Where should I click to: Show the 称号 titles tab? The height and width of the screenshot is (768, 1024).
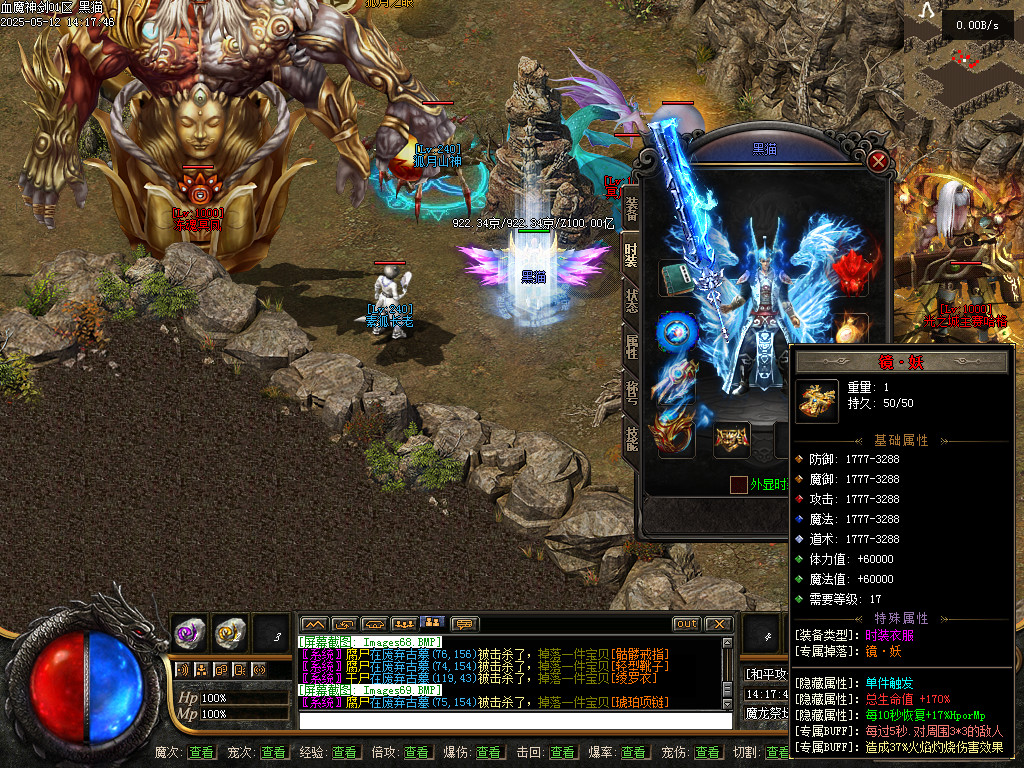[631, 392]
